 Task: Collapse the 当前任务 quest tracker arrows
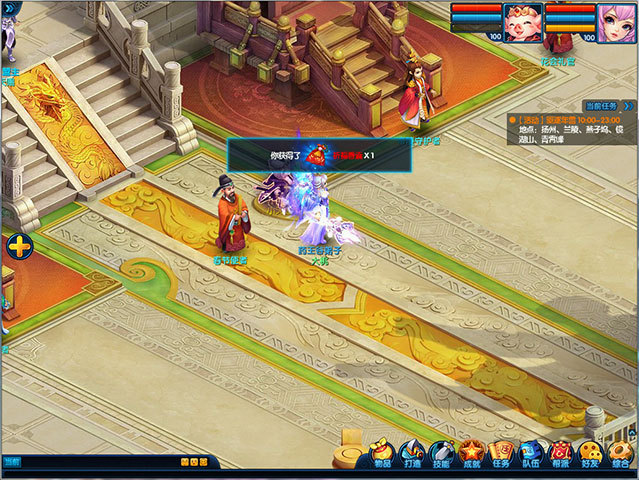click(628, 105)
